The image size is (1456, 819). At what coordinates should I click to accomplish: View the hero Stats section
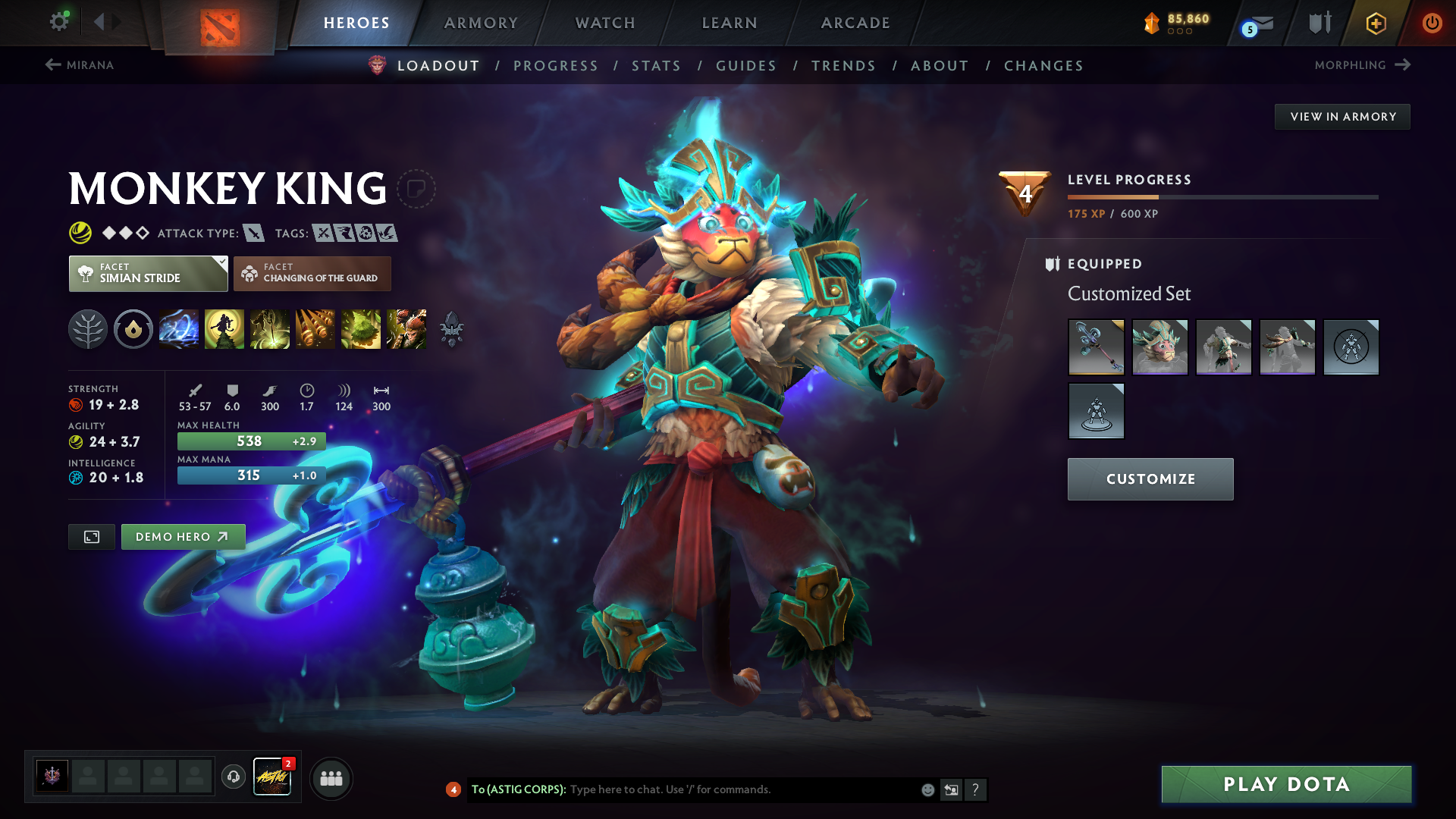click(657, 66)
